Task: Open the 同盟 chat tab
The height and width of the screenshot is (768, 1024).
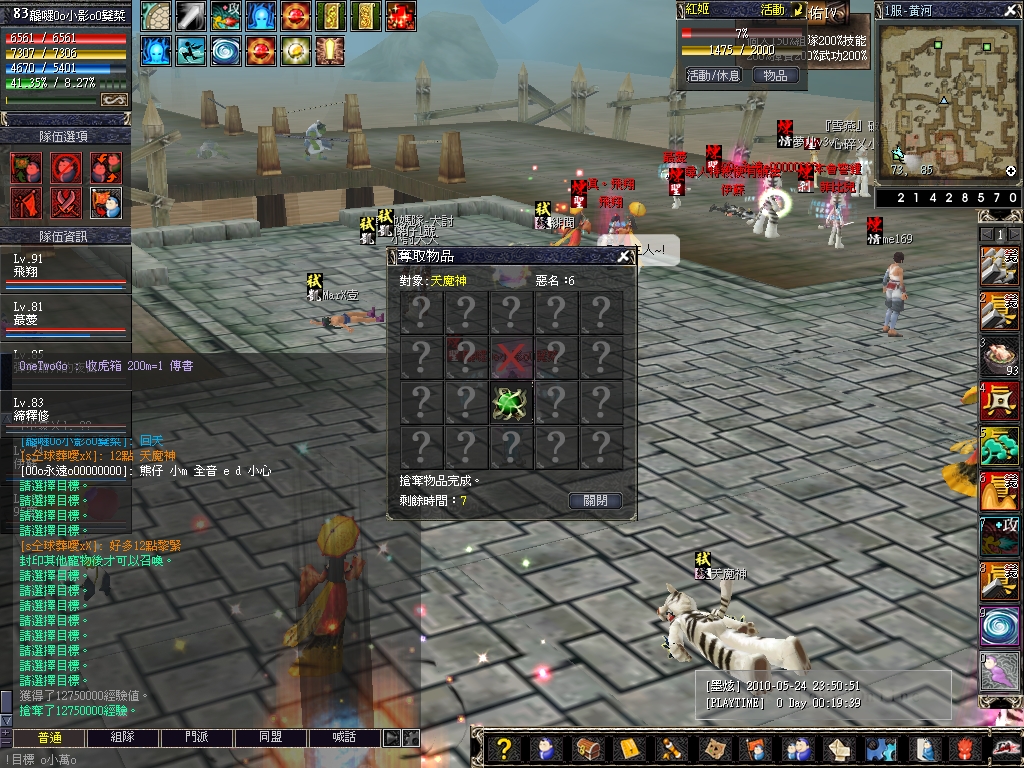Action: pos(270,737)
